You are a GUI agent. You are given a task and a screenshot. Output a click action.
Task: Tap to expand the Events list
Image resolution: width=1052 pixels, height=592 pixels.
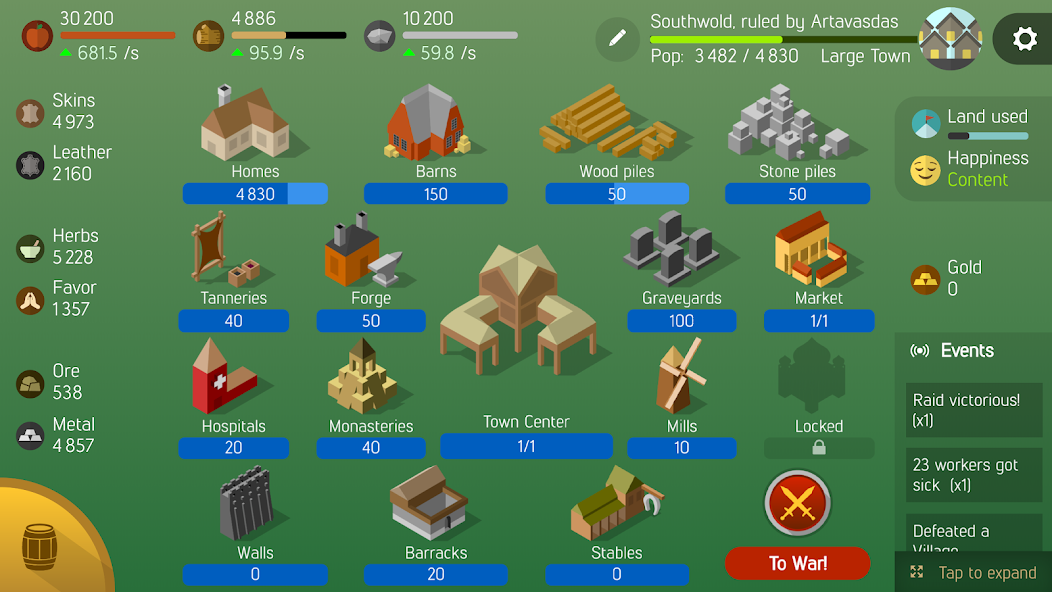tap(975, 573)
